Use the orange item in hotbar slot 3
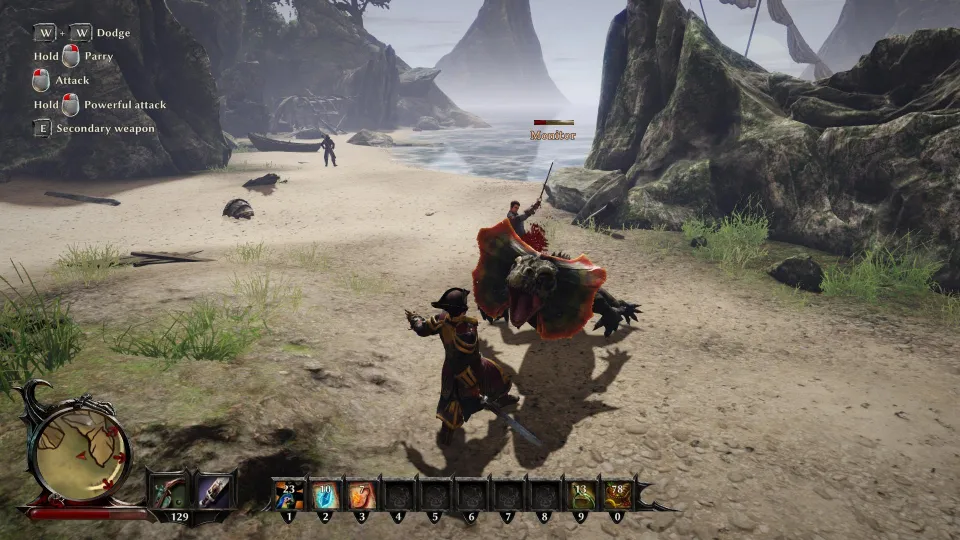960x540 pixels. 362,495
